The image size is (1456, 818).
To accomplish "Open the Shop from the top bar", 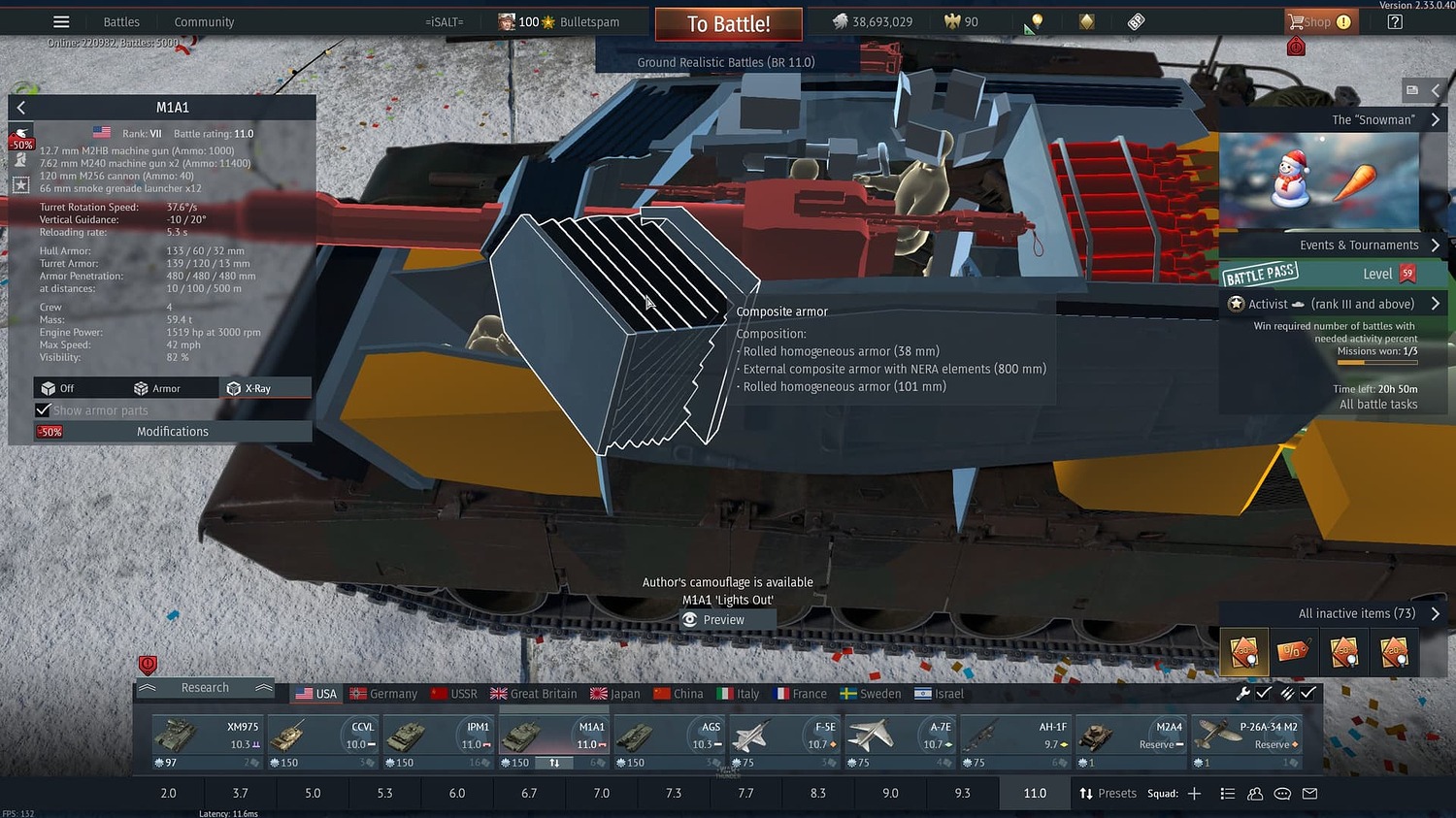I will click(1320, 21).
